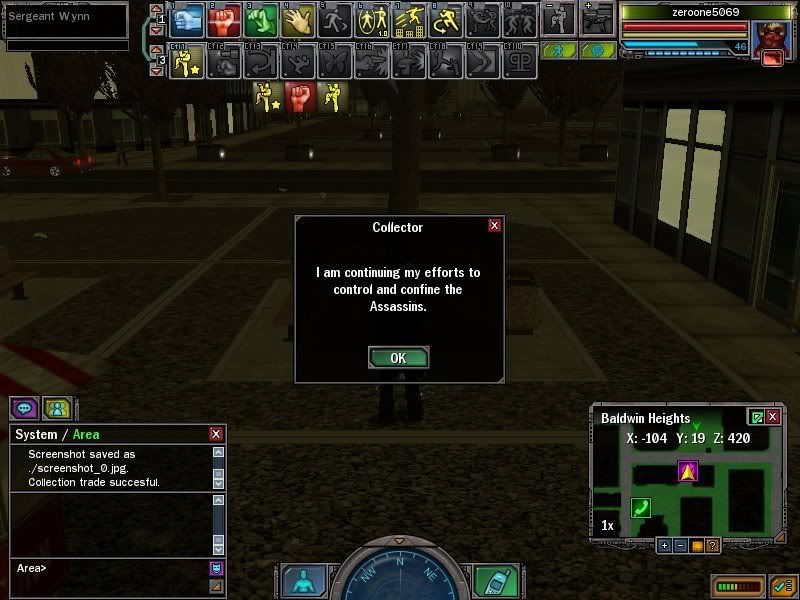Activate the blue fist ability
The width and height of the screenshot is (800, 600).
pos(188,20)
